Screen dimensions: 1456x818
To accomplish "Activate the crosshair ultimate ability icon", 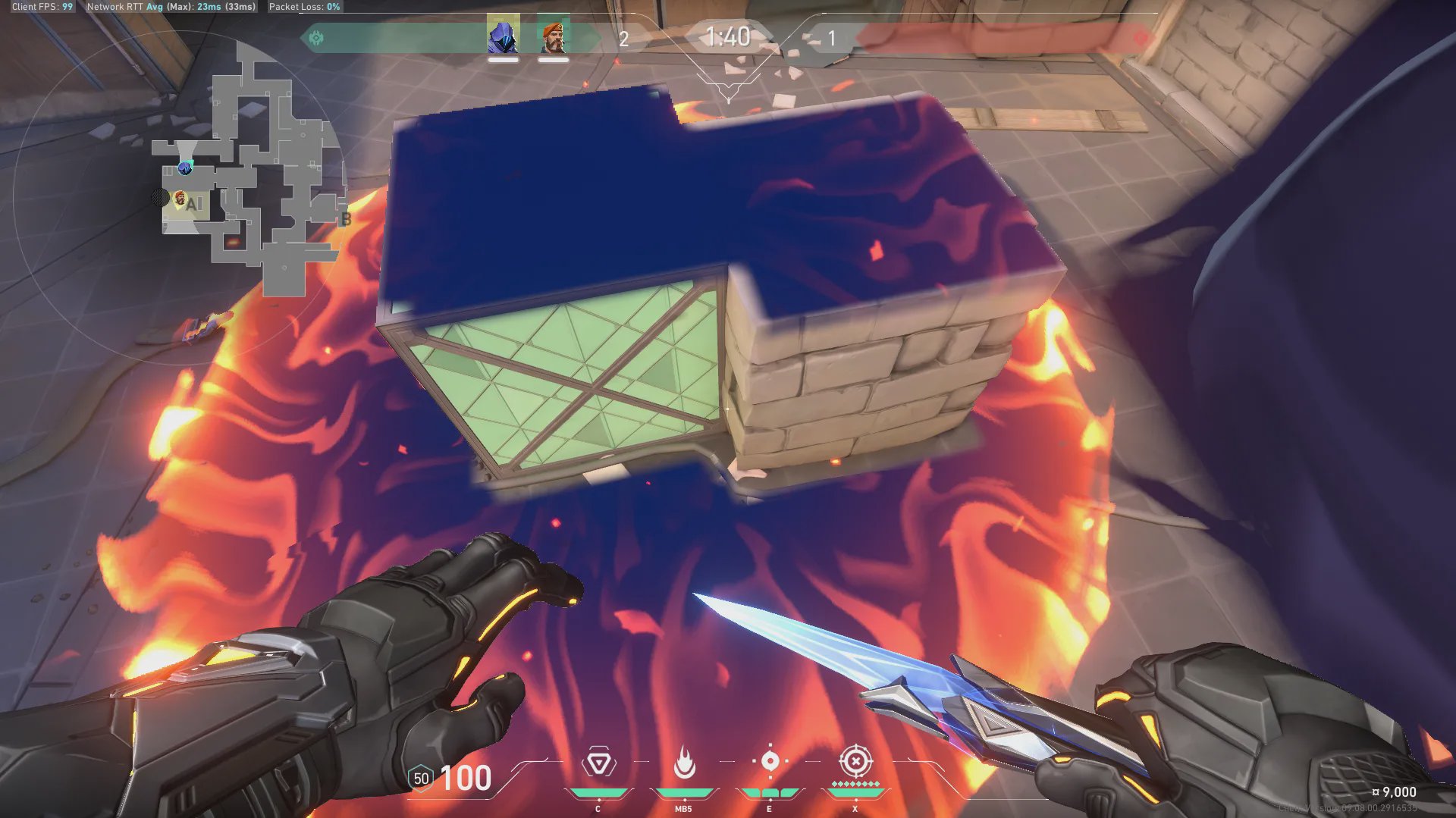I will 855,760.
